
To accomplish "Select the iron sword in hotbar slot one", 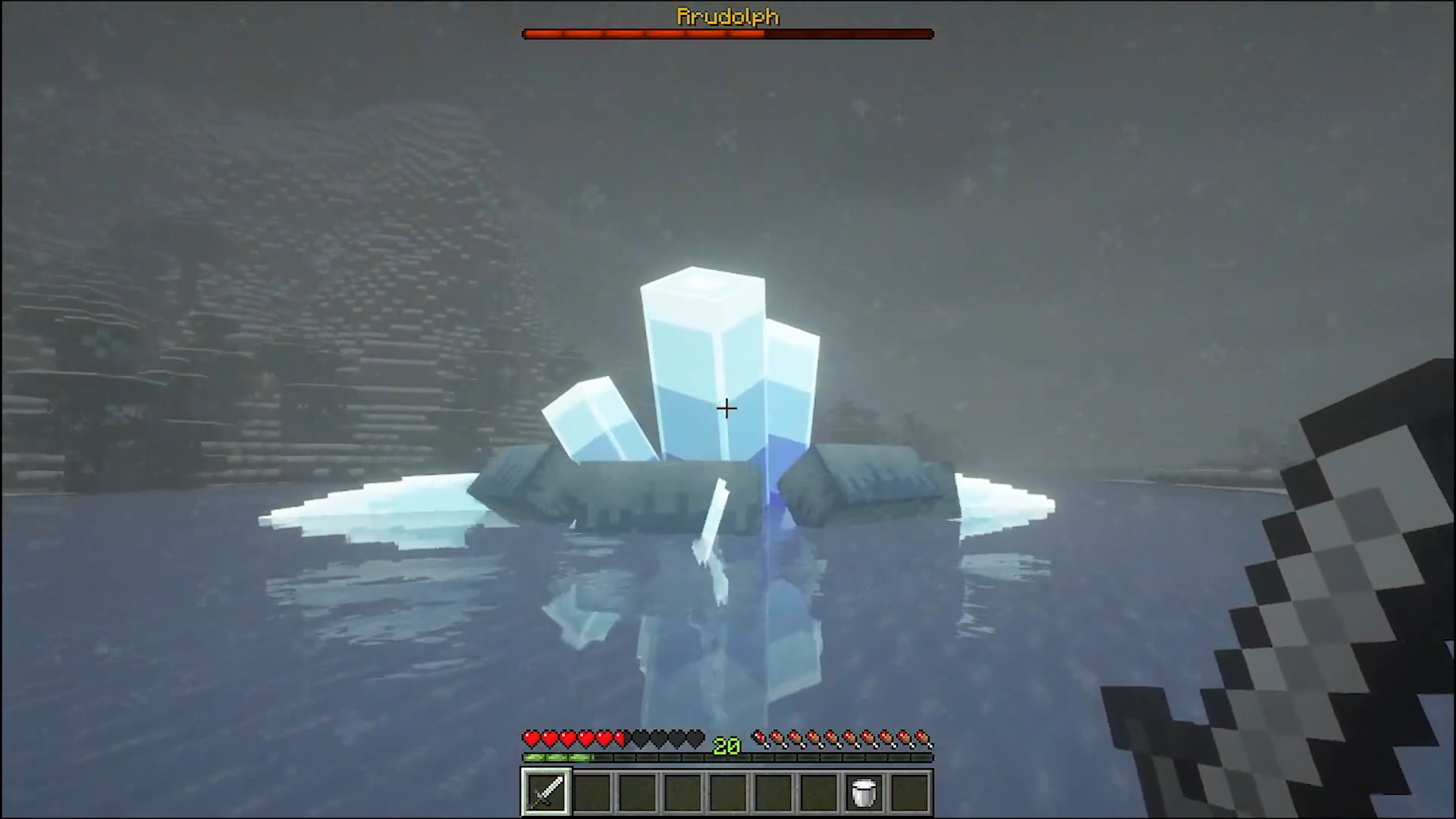I will coord(545,791).
